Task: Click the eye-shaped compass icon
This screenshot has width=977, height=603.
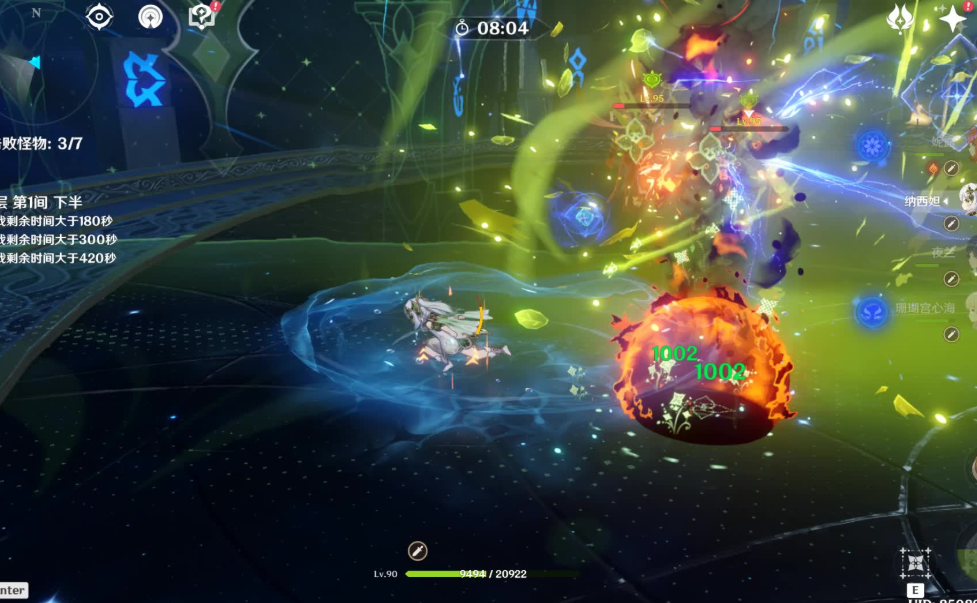Action: pos(99,16)
